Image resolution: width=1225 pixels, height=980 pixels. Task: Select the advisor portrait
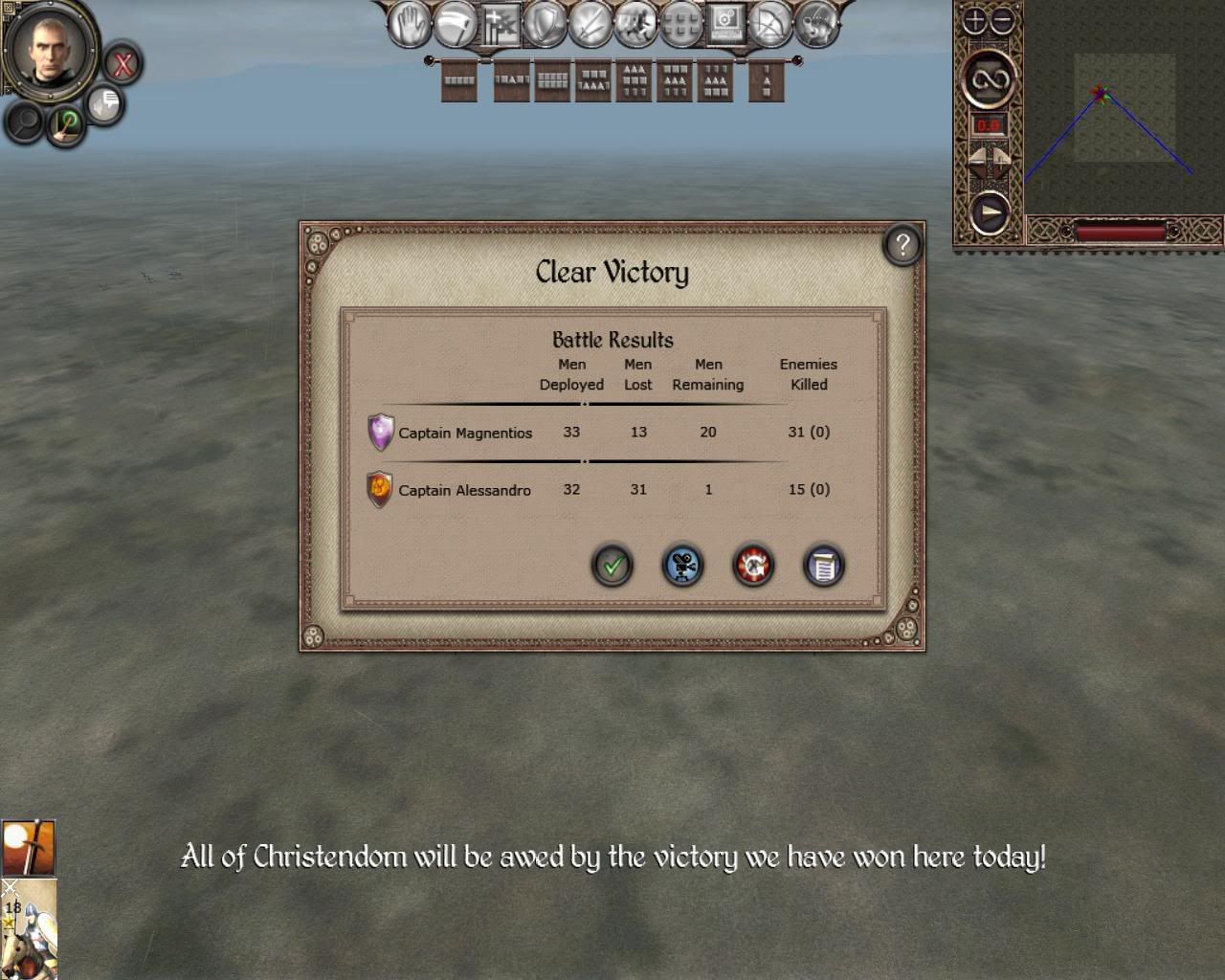(50, 46)
